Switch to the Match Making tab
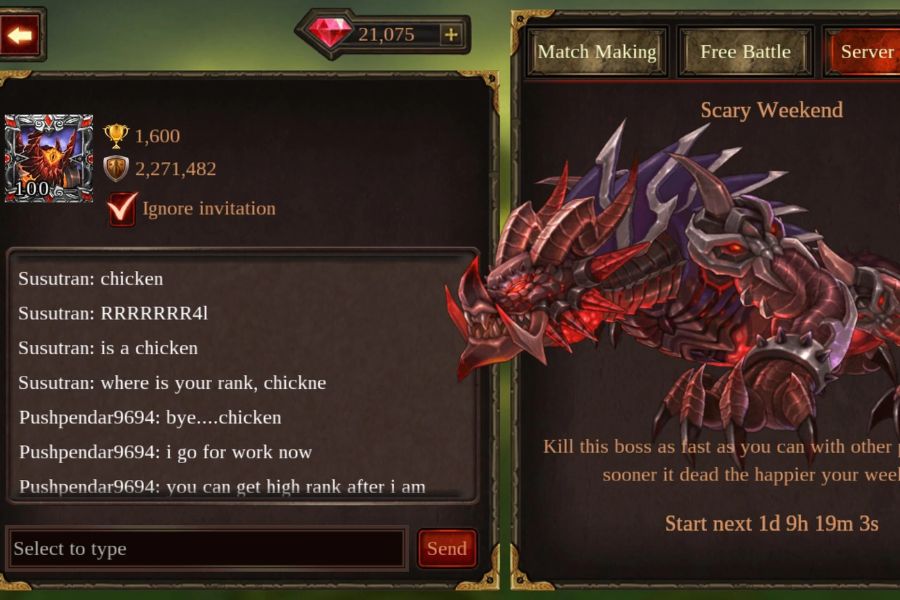900x600 pixels. tap(597, 52)
